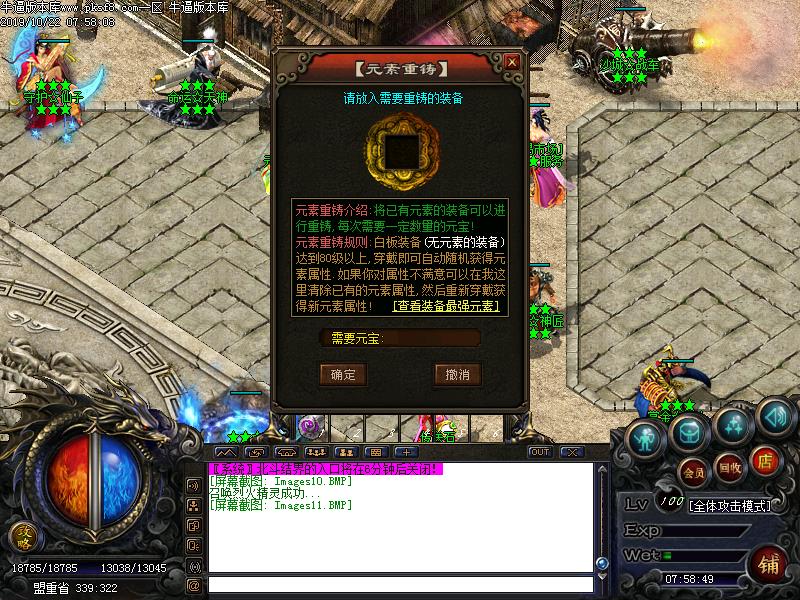The width and height of the screenshot is (800, 600).
Task: Close the 元素重铸 dialog with the X
Action: coord(512,61)
